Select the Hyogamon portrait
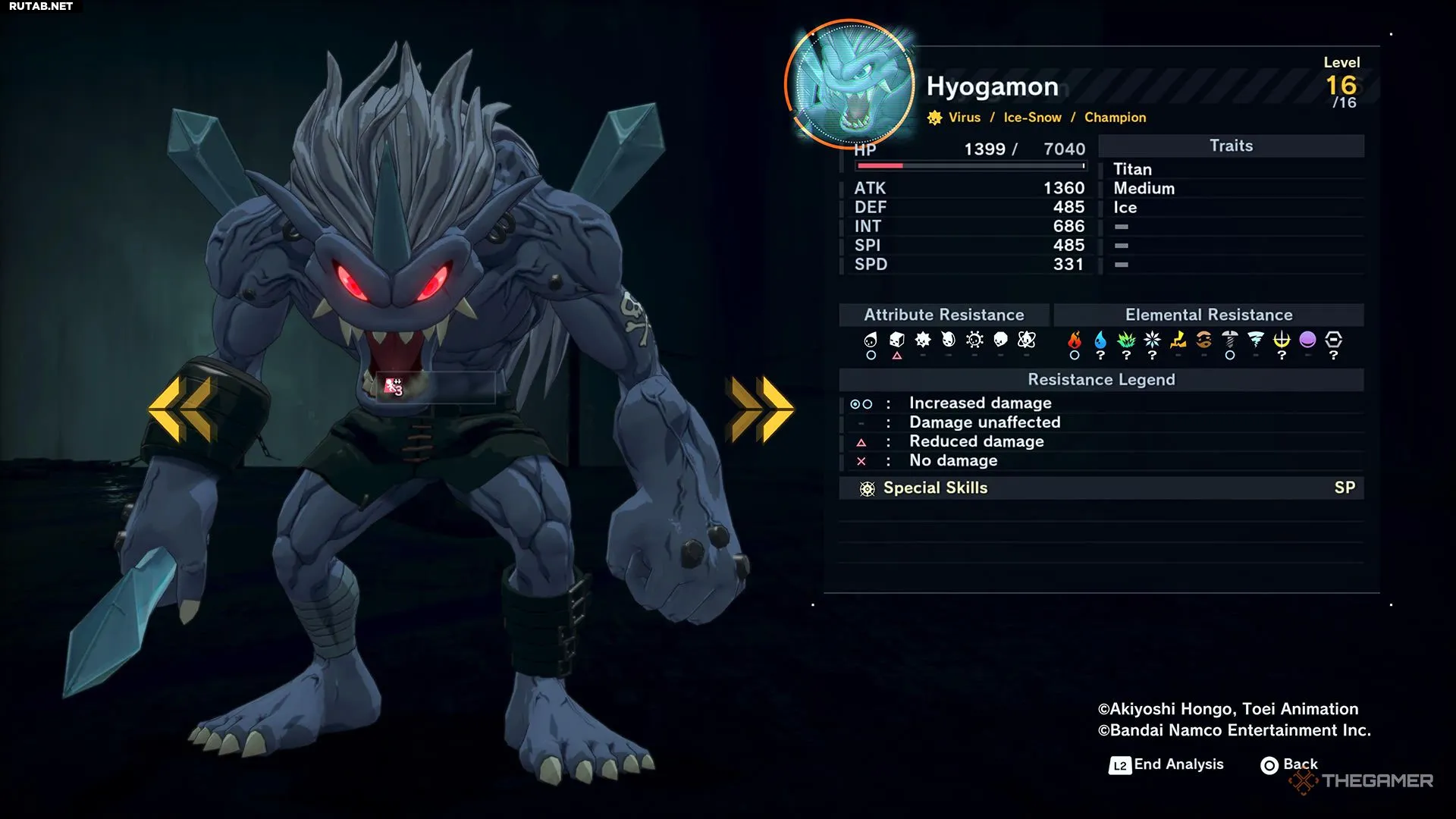1456x819 pixels. point(849,83)
